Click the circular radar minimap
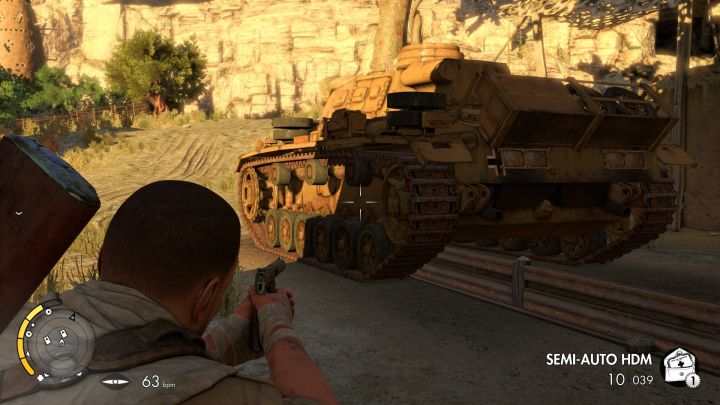This screenshot has width=720, height=405. pyautogui.click(x=58, y=343)
